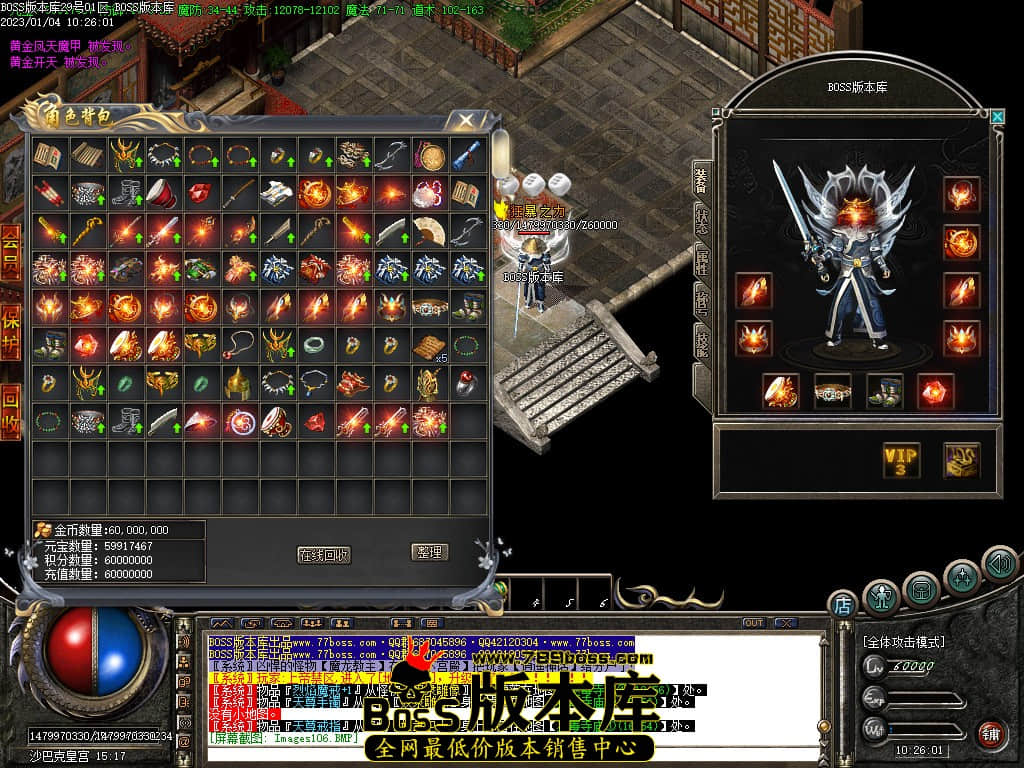Switch to the 技能 skills tab
The image size is (1024, 768).
tap(702, 340)
